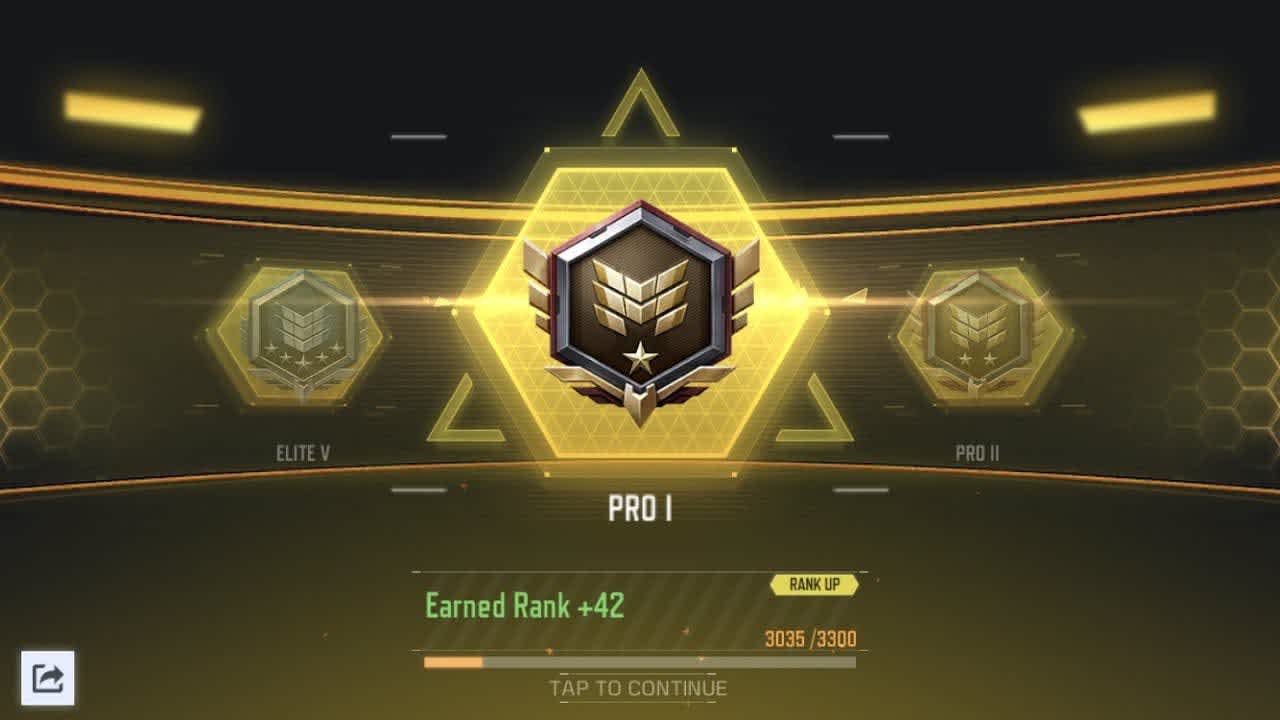This screenshot has height=720, width=1280.
Task: Click the Earned Rank +42 text
Action: coord(523,605)
